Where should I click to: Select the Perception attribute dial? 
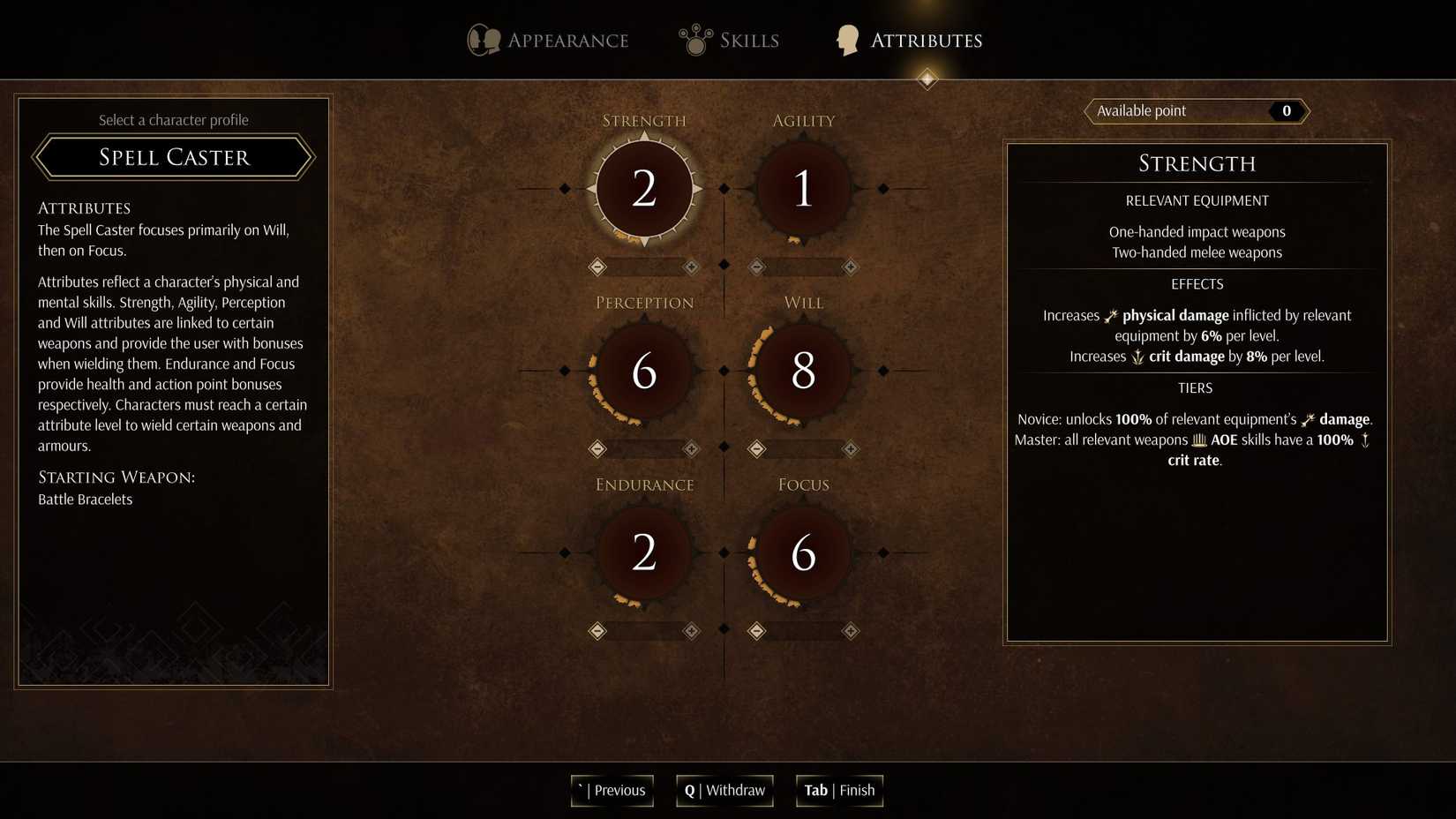pyautogui.click(x=643, y=371)
